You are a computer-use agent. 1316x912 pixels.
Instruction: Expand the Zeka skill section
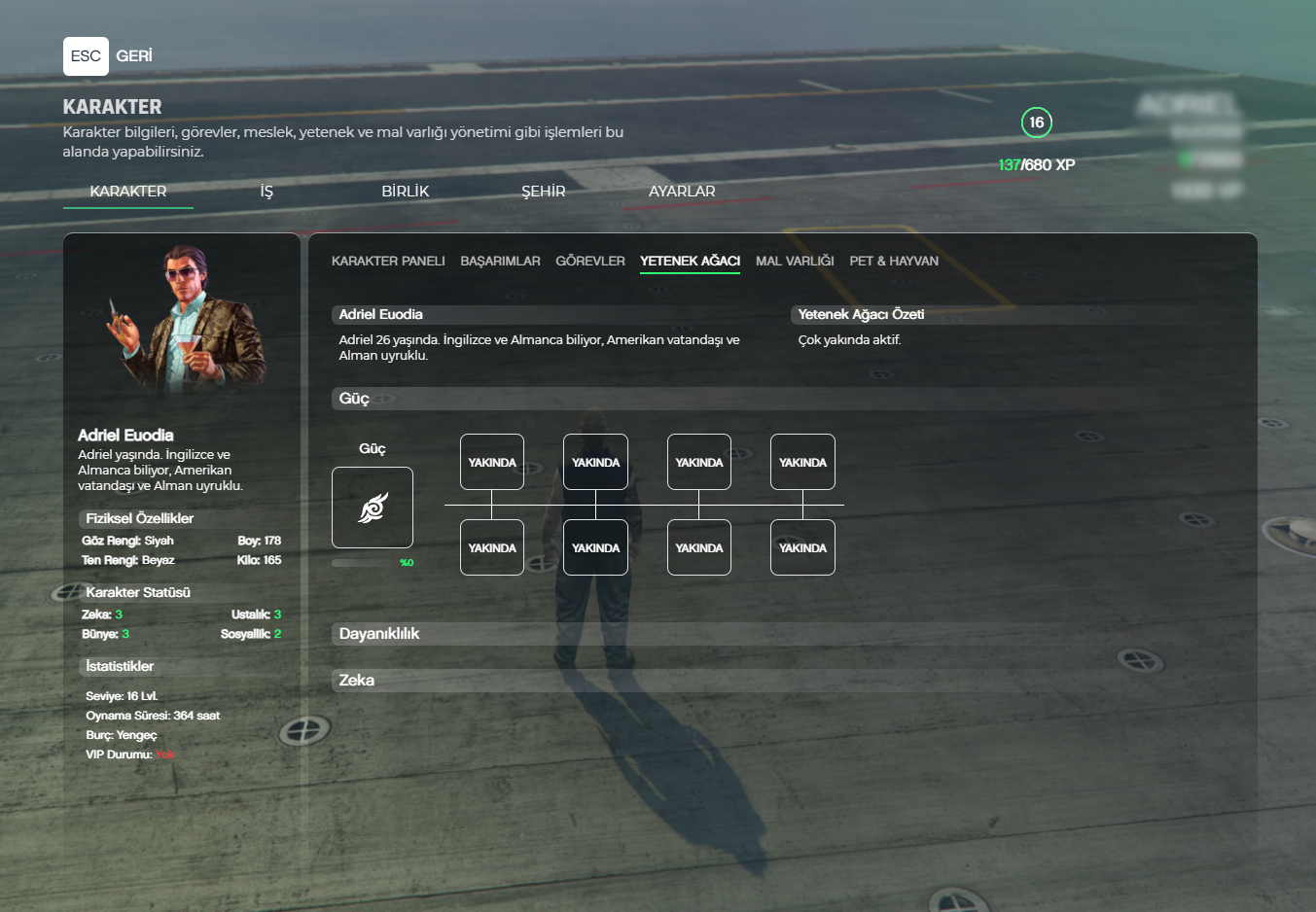[357, 681]
